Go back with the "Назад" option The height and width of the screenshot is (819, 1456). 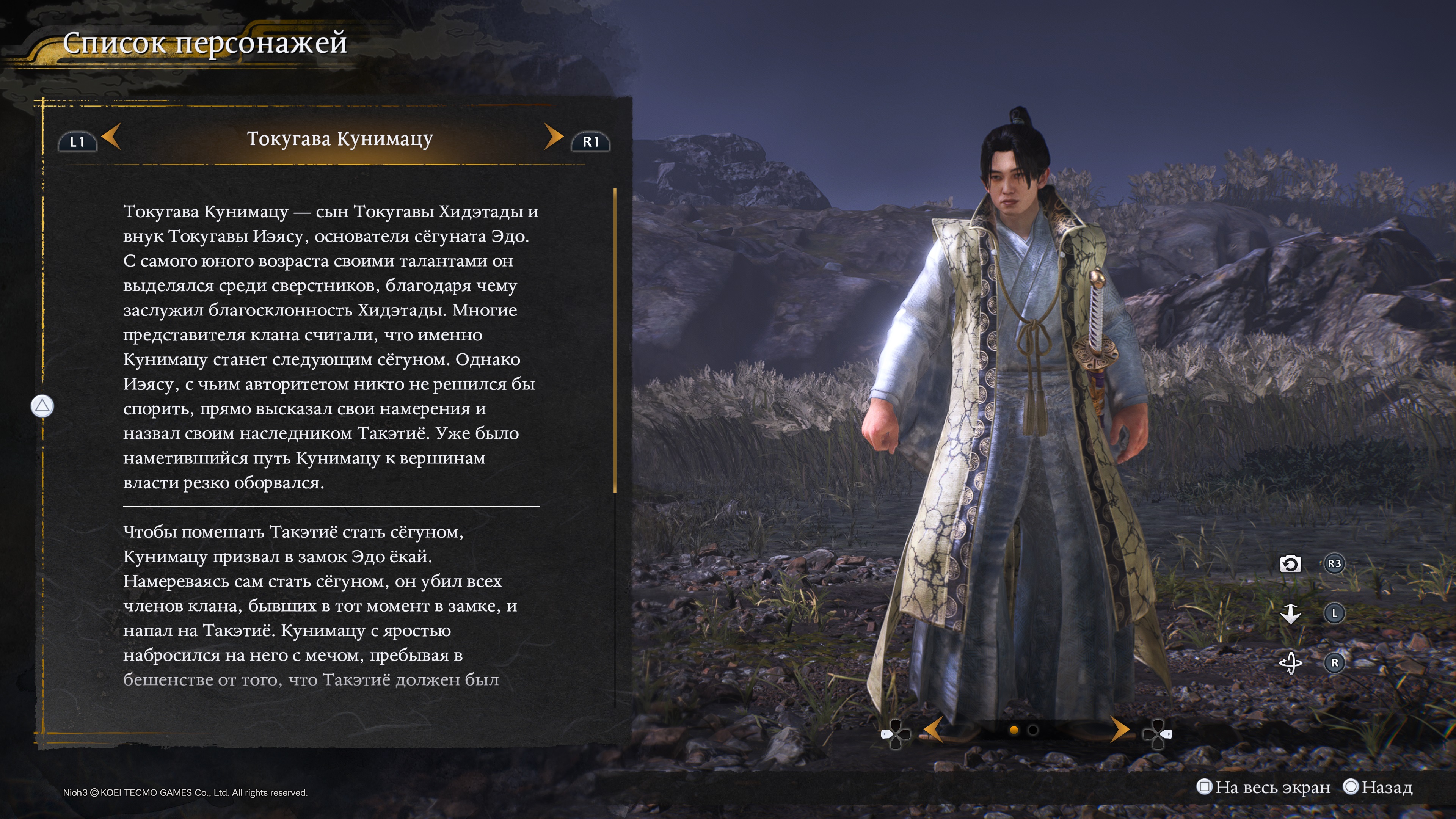1378,787
